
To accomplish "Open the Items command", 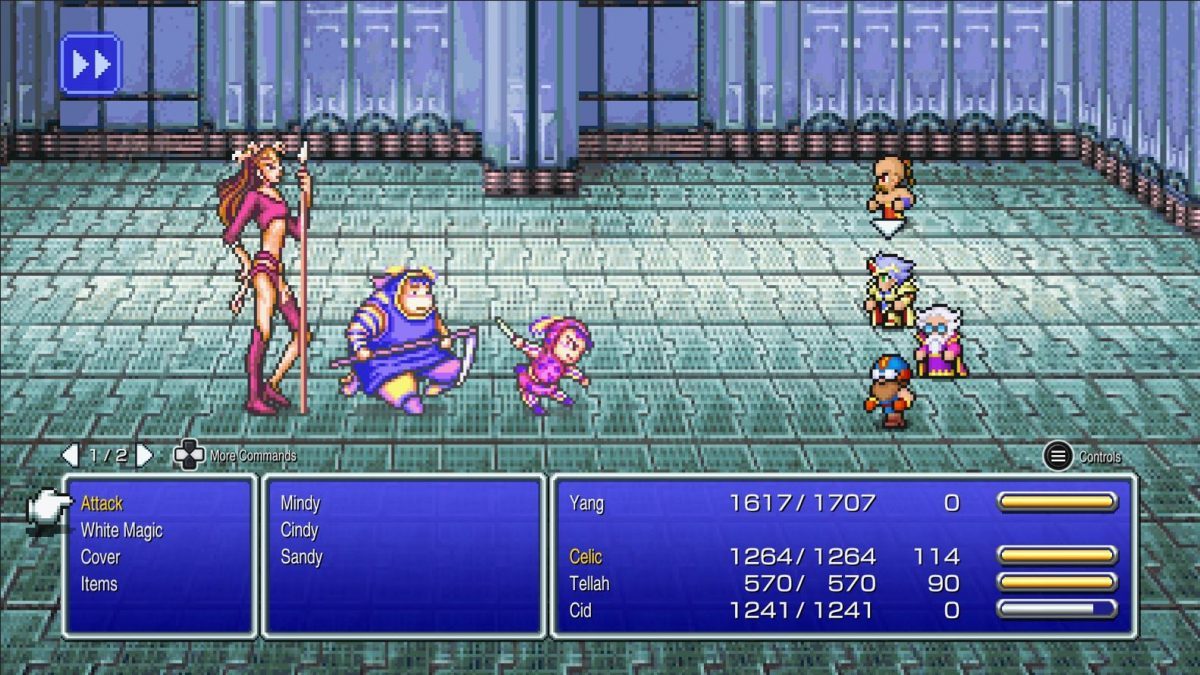I will click(x=99, y=584).
